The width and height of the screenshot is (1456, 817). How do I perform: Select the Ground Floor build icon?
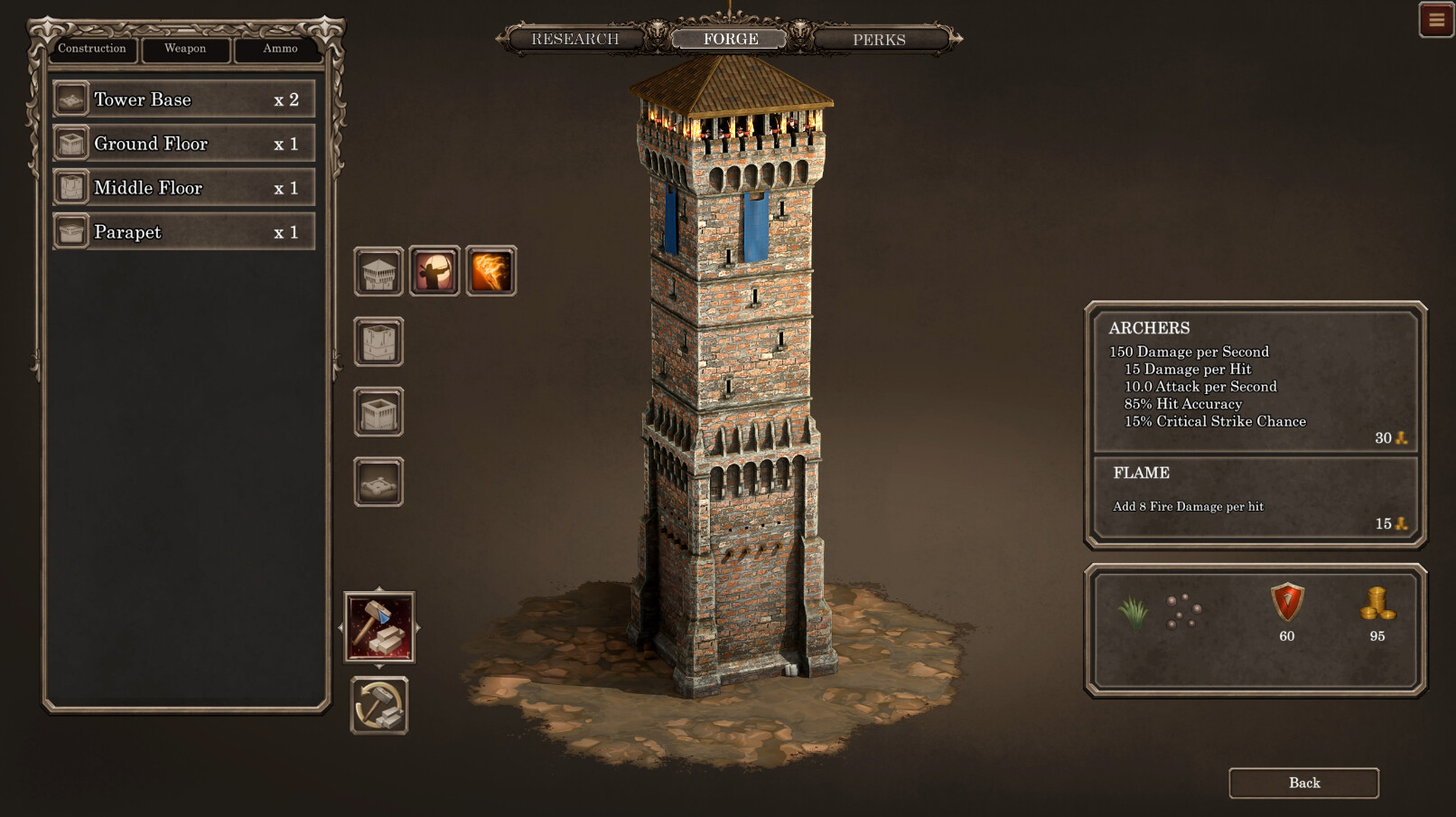(378, 413)
